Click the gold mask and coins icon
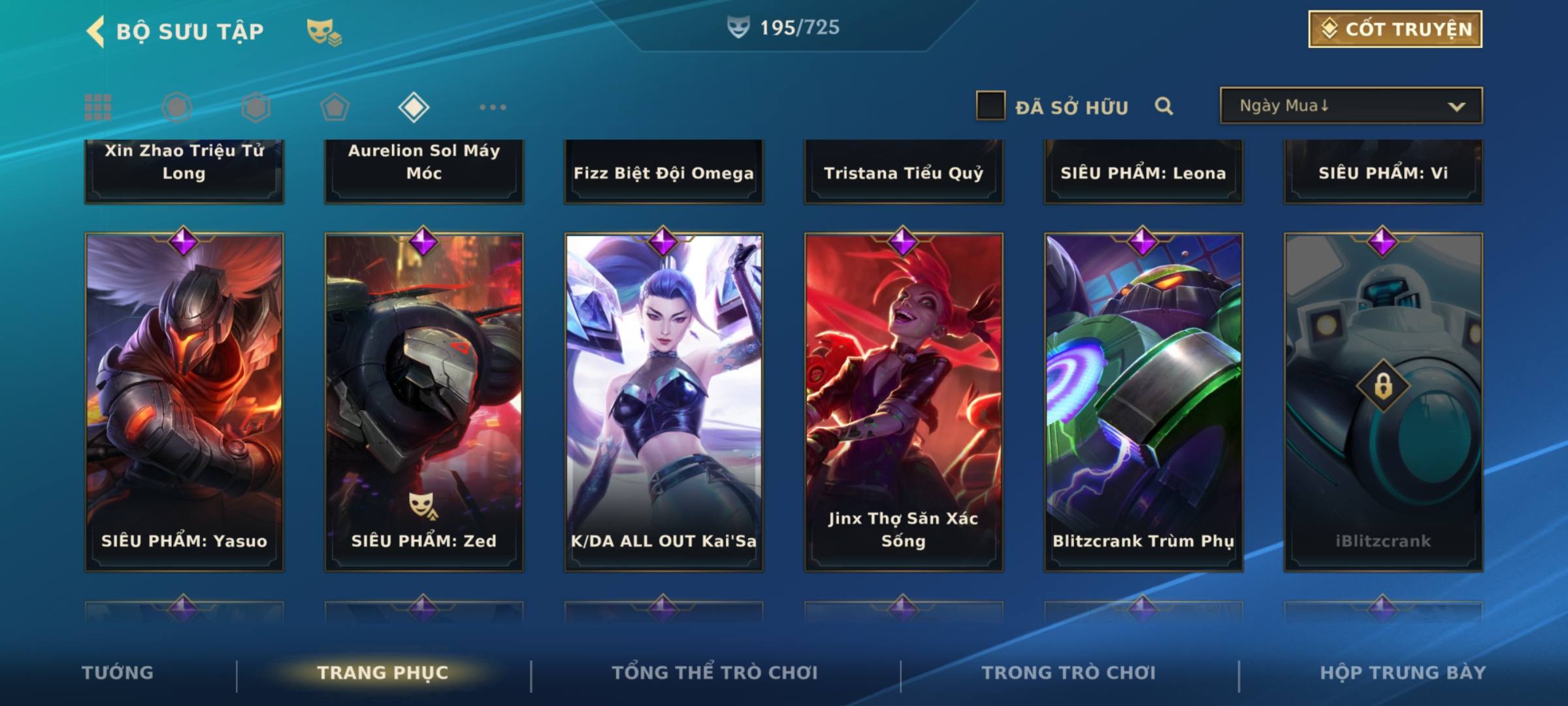Image resolution: width=1568 pixels, height=706 pixels. 323,31
